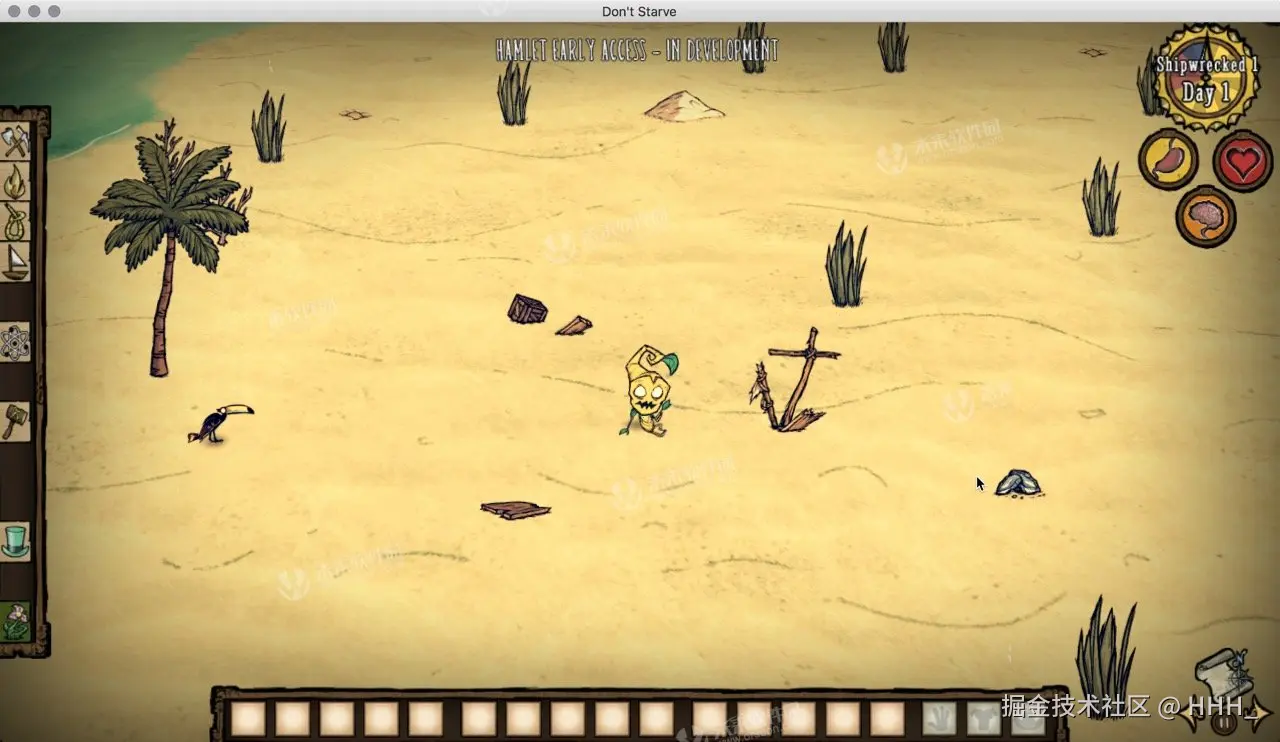Switch to the atom Science crafting tab
Screen dimensions: 1280x742
16,343
